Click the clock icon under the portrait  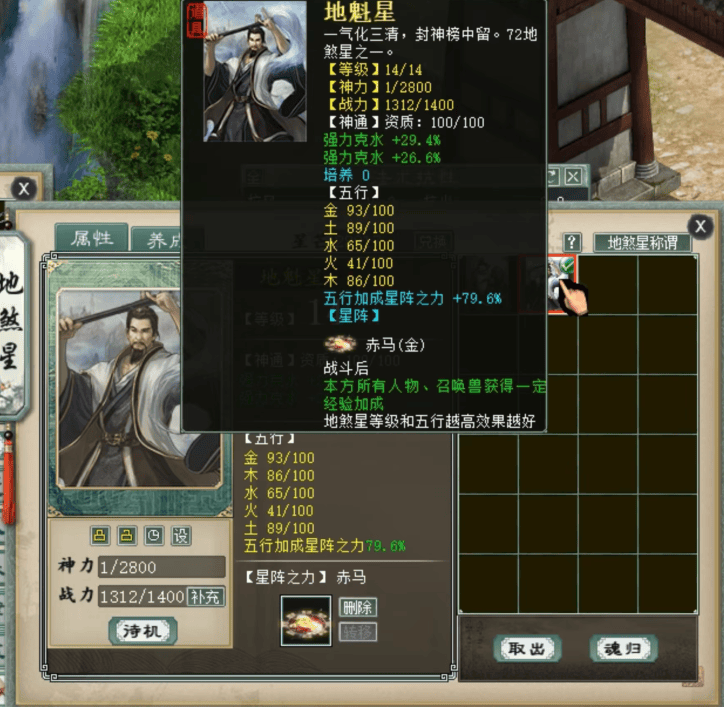tap(153, 535)
